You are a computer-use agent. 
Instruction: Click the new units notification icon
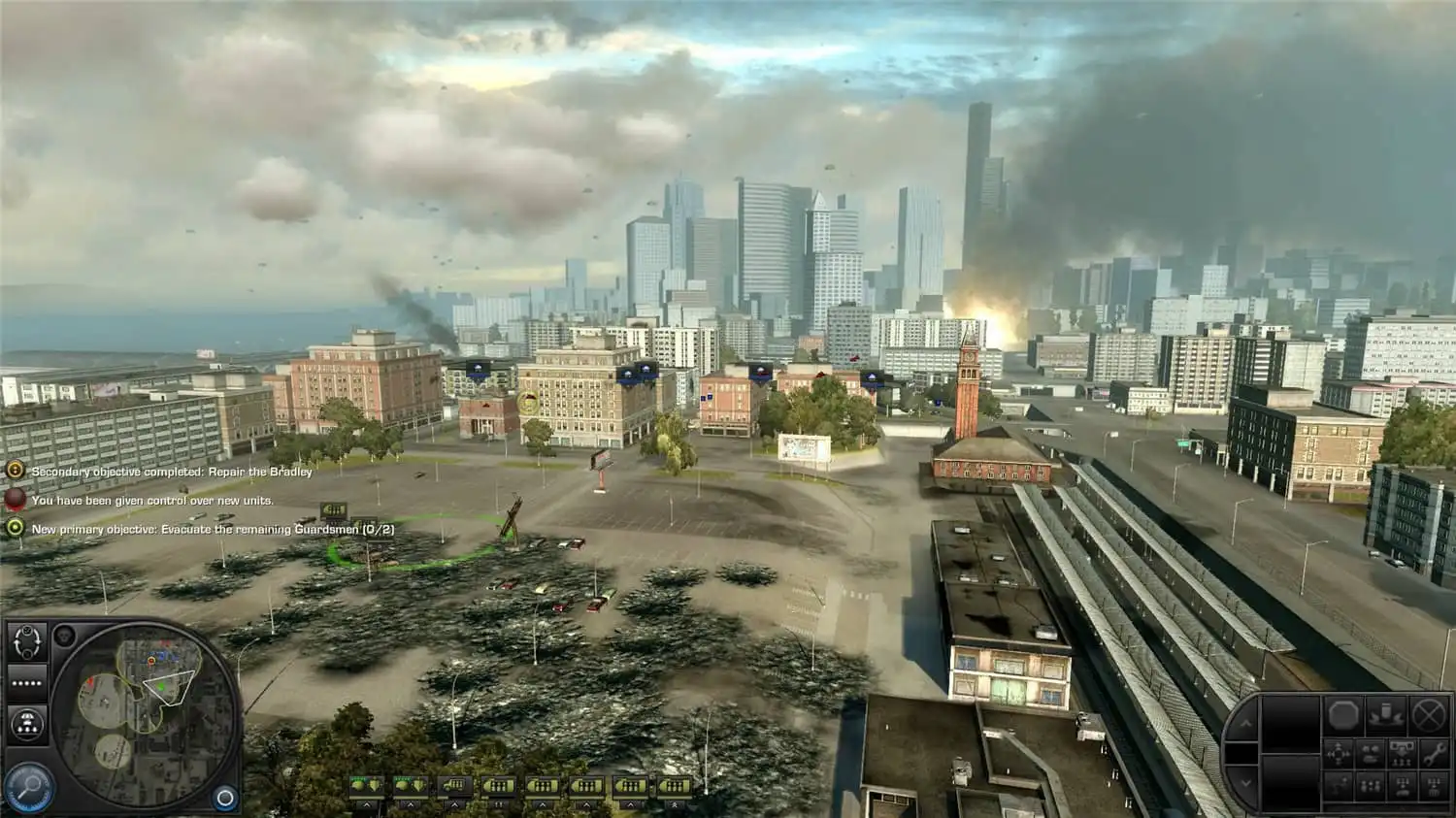[16, 501]
